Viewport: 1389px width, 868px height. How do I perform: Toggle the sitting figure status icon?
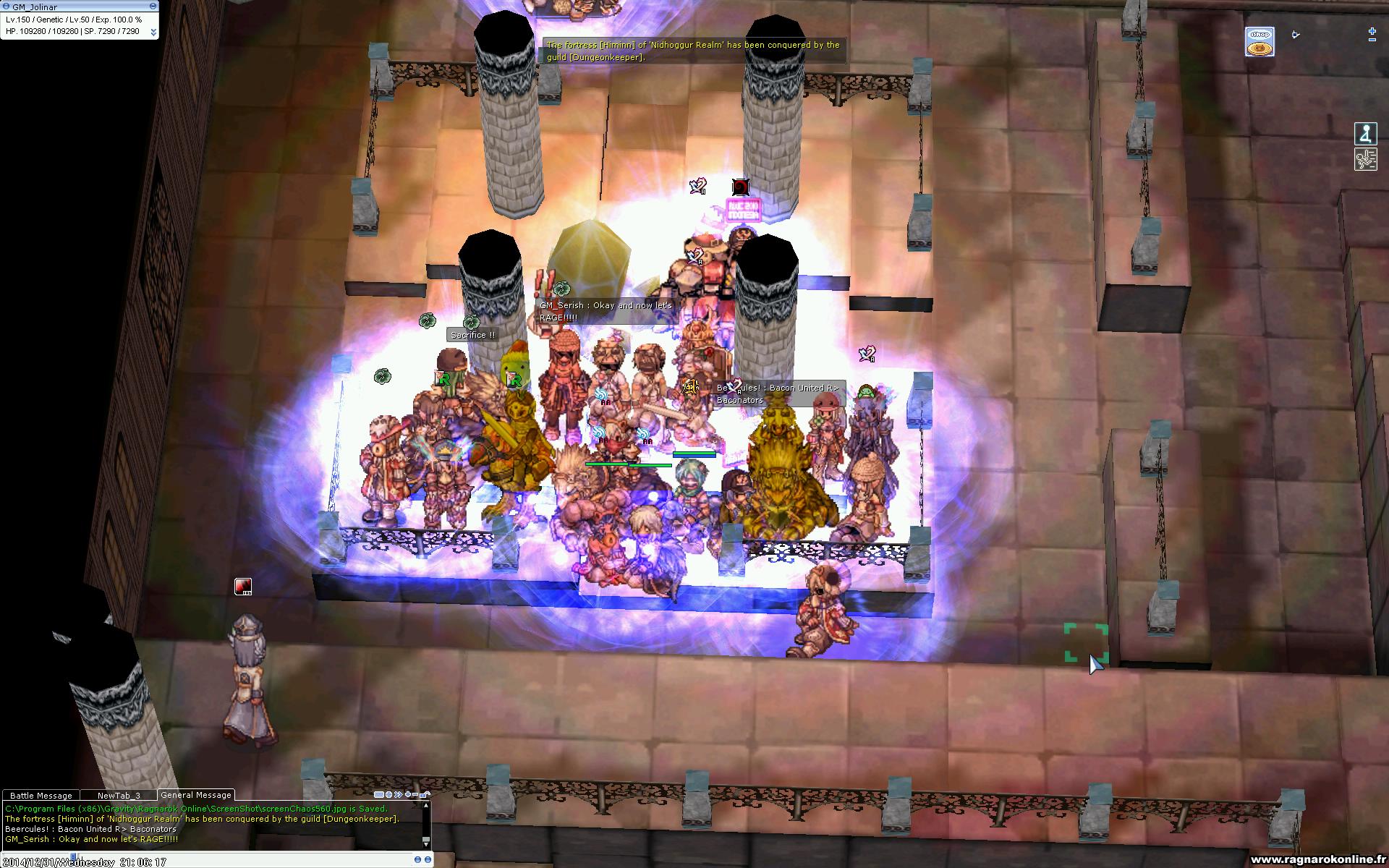[x=1365, y=134]
